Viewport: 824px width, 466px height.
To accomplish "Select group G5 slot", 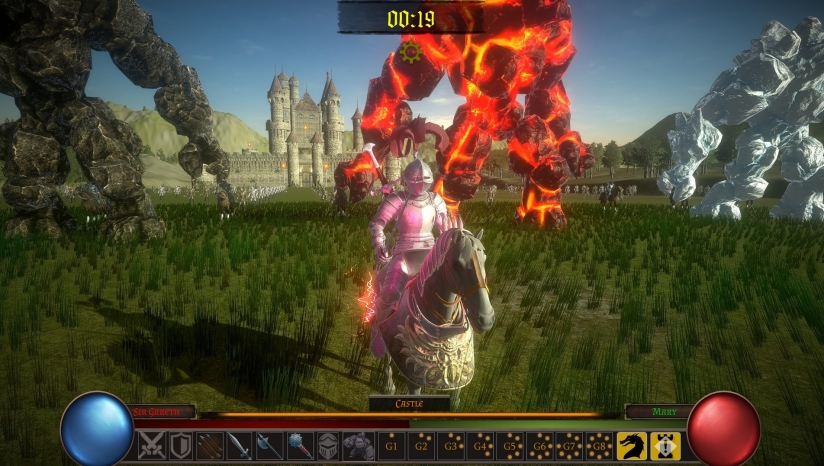I will (x=512, y=446).
